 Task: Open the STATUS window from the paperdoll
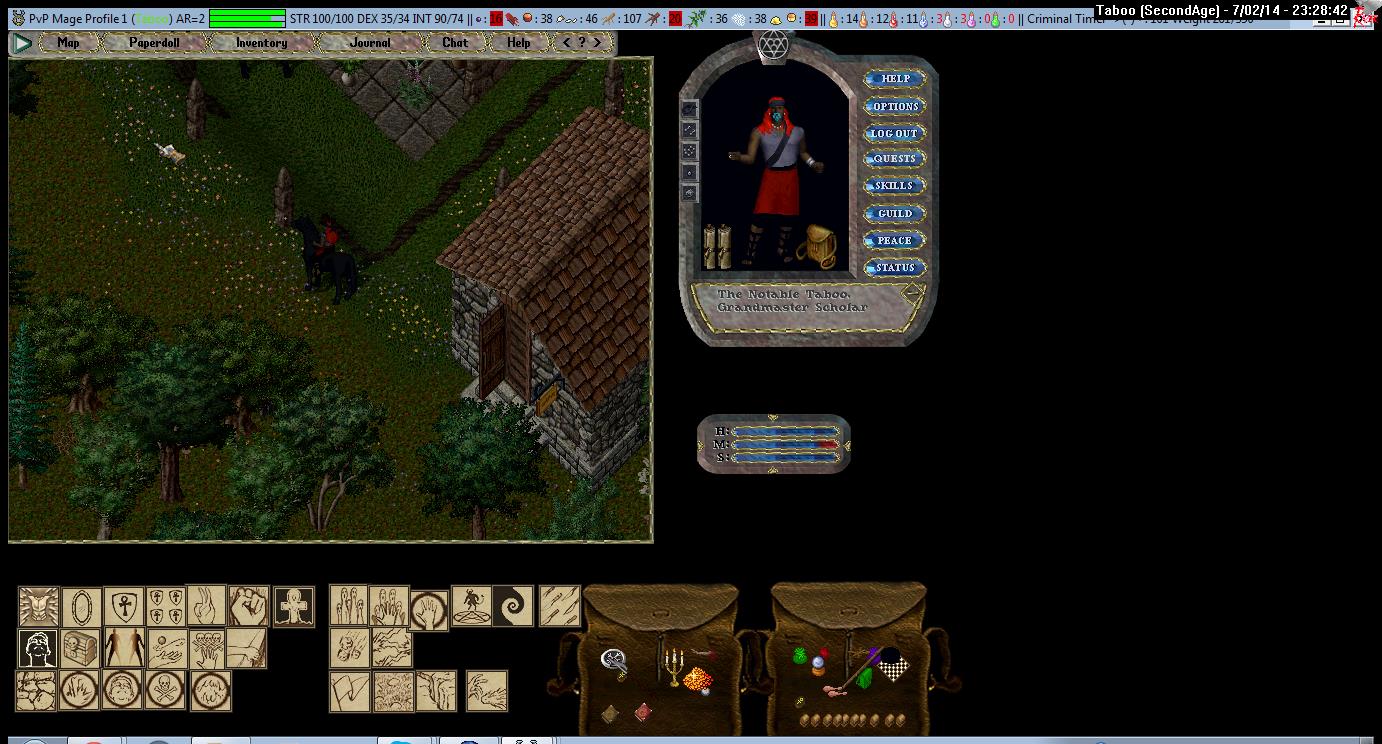(894, 267)
